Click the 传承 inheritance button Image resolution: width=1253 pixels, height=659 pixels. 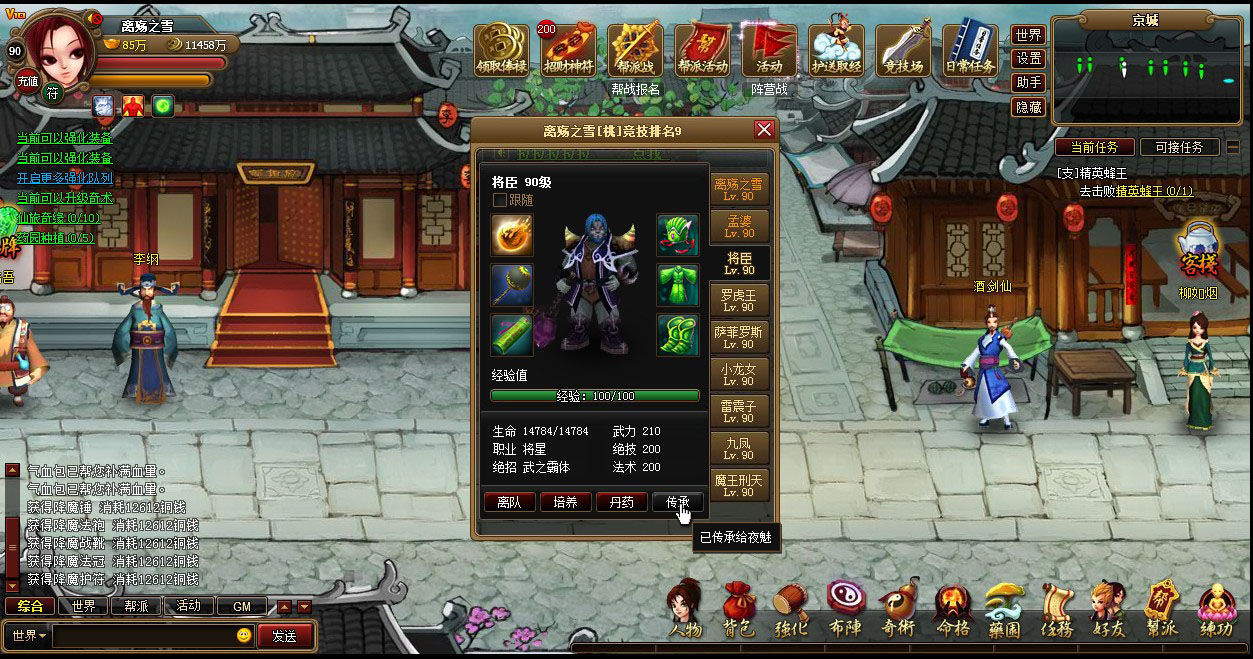(677, 502)
